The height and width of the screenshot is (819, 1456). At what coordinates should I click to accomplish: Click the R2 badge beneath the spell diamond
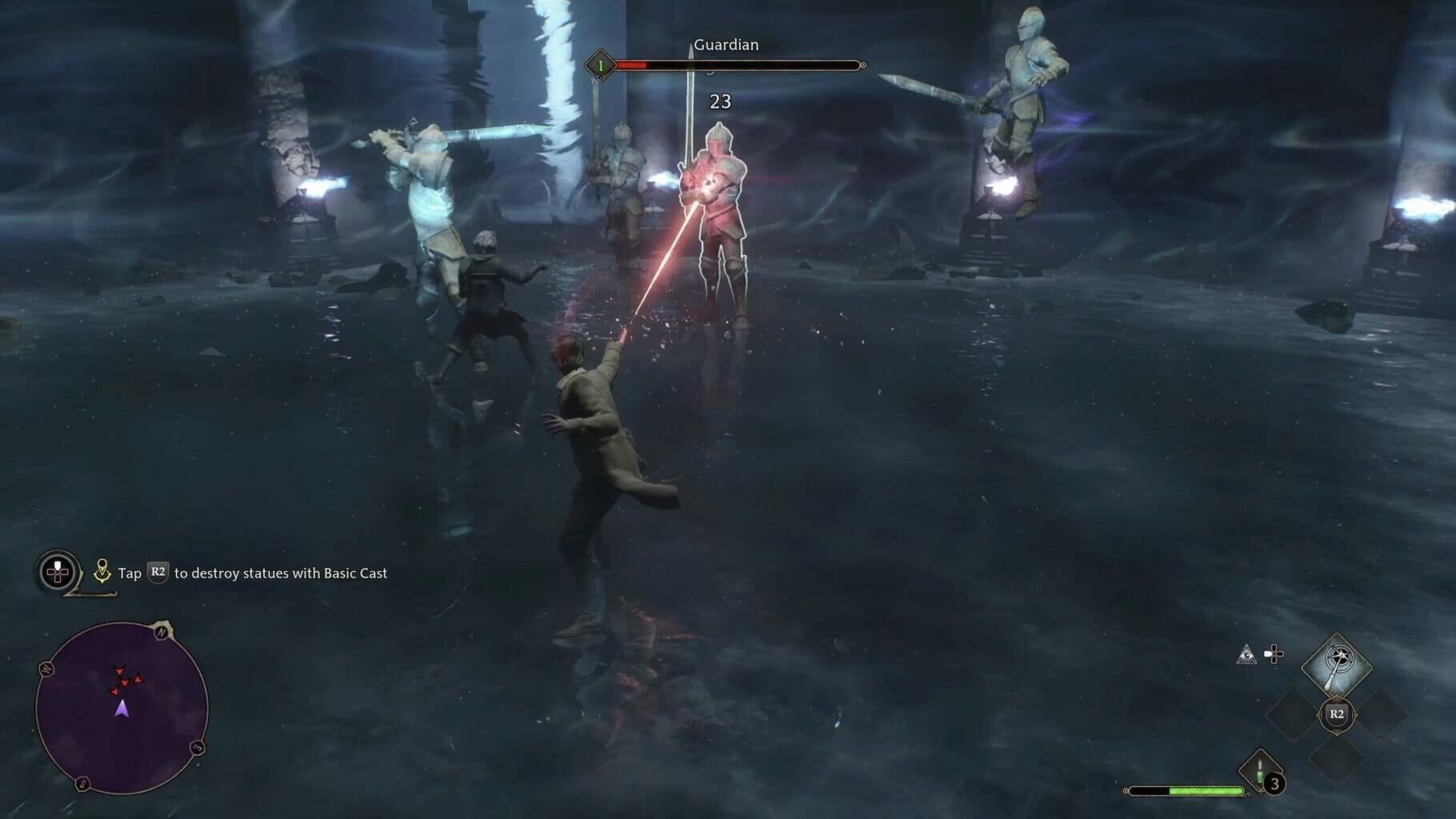[x=1338, y=714]
